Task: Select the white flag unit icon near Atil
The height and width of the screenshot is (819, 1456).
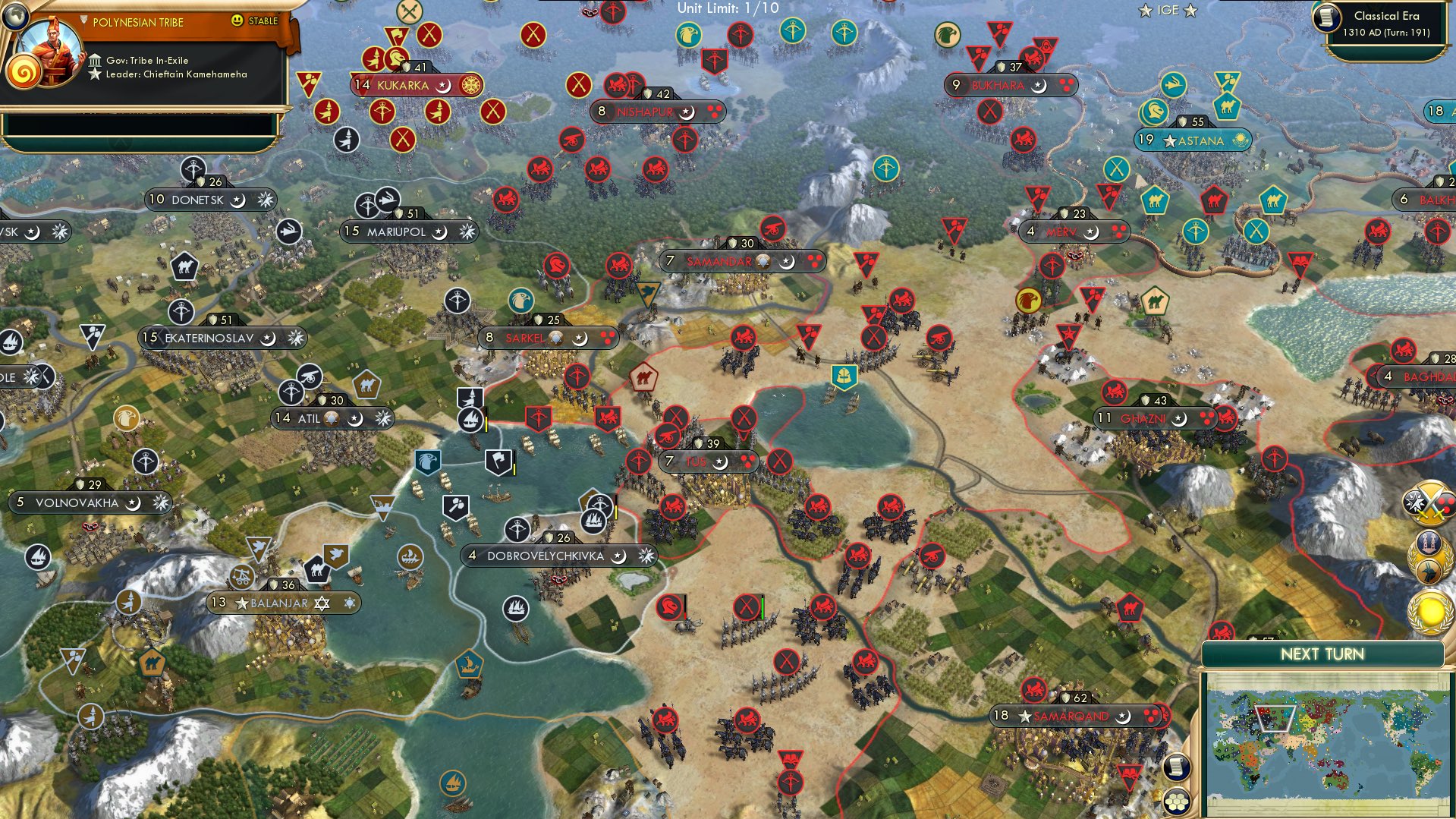Action: [497, 461]
